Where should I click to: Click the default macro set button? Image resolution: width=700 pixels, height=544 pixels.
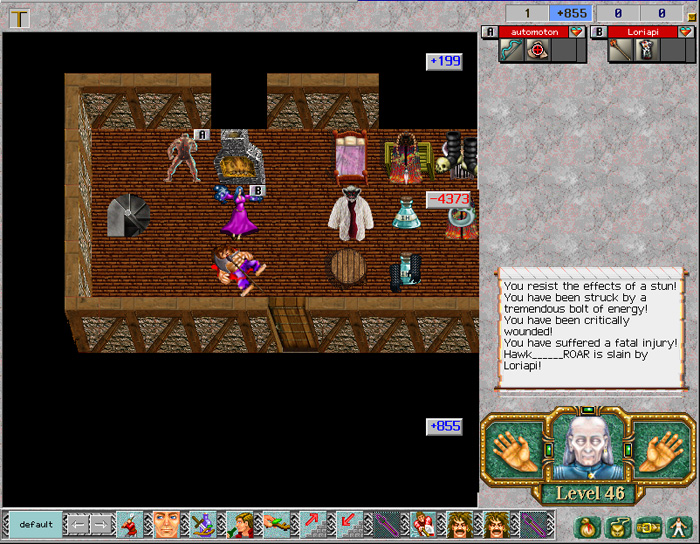click(x=35, y=524)
